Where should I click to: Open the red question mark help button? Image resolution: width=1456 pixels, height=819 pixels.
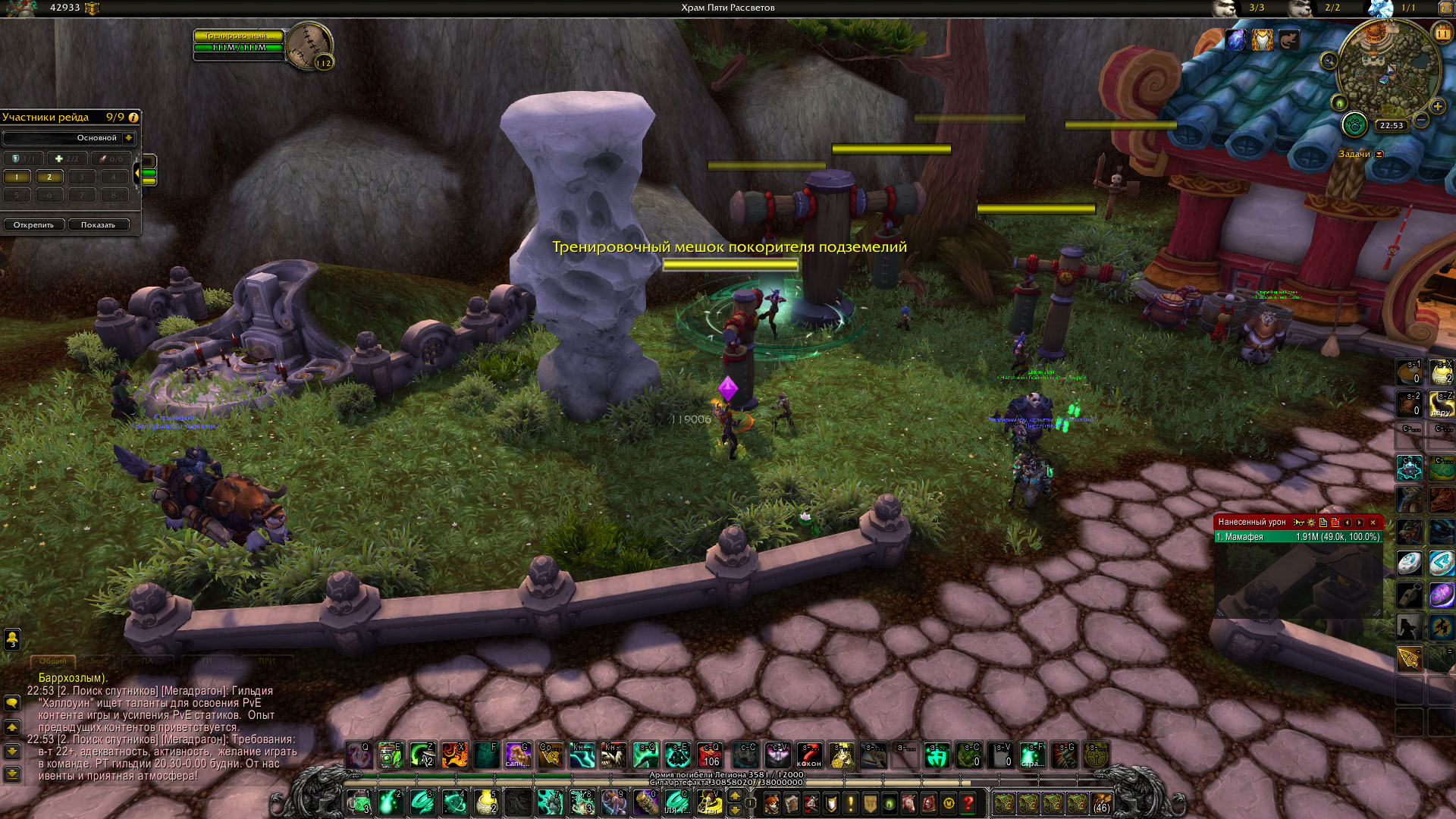(x=968, y=803)
